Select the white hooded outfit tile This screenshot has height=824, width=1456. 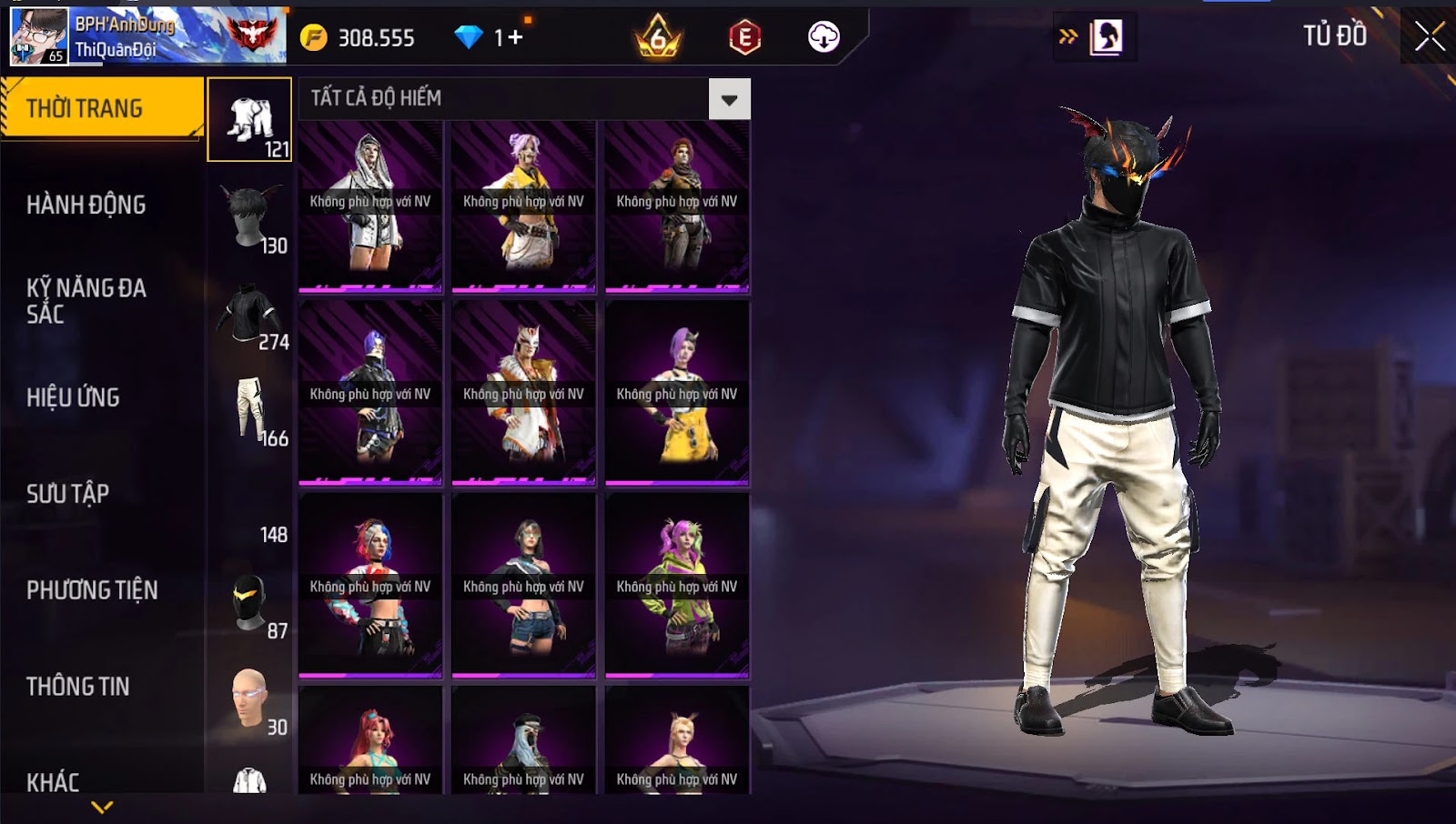370,206
